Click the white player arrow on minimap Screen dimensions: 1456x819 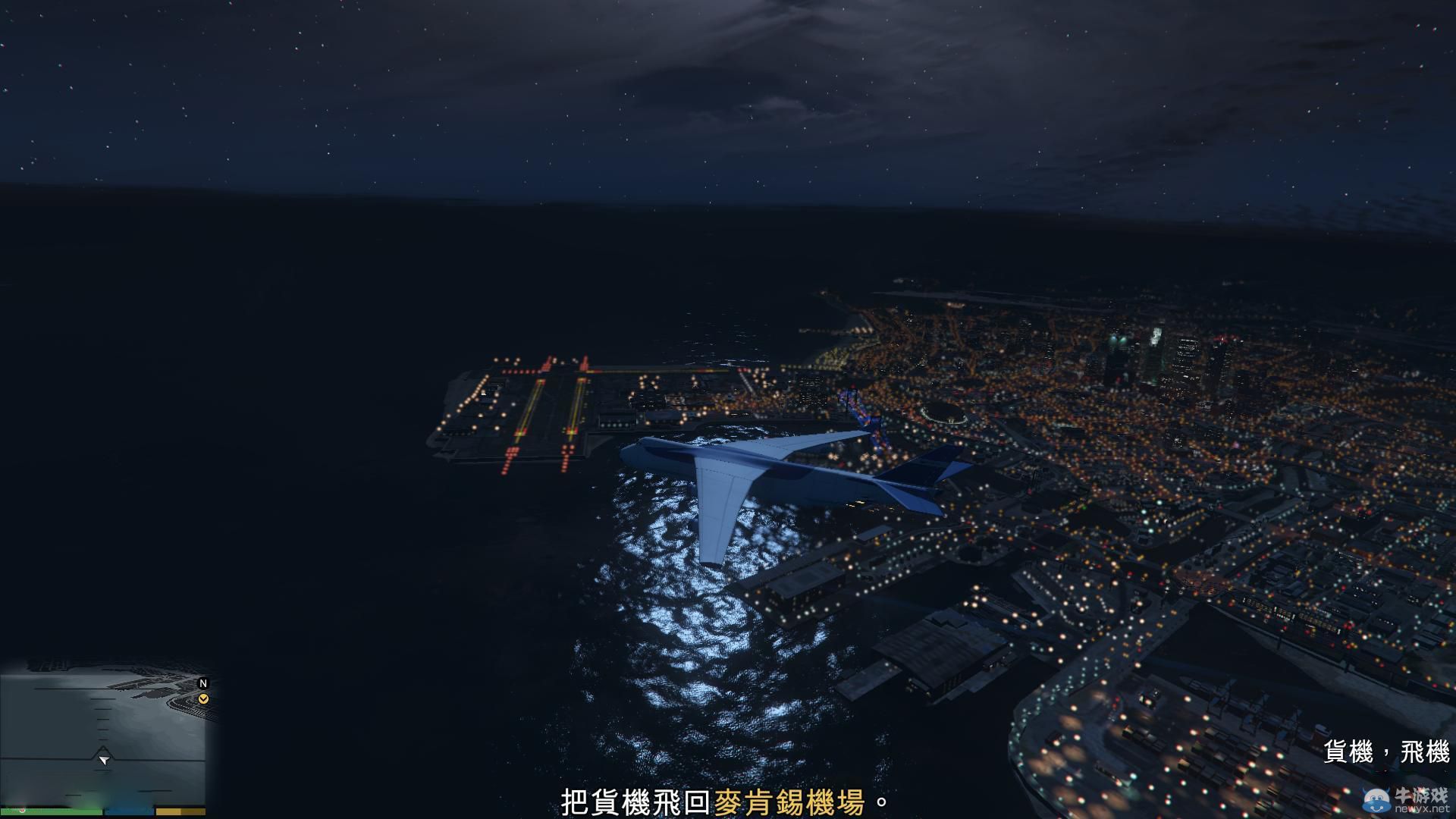(105, 760)
